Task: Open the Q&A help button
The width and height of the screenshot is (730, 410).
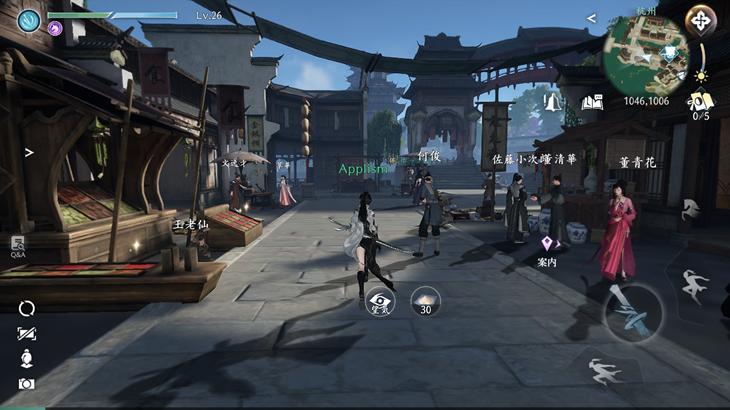Action: pos(18,245)
